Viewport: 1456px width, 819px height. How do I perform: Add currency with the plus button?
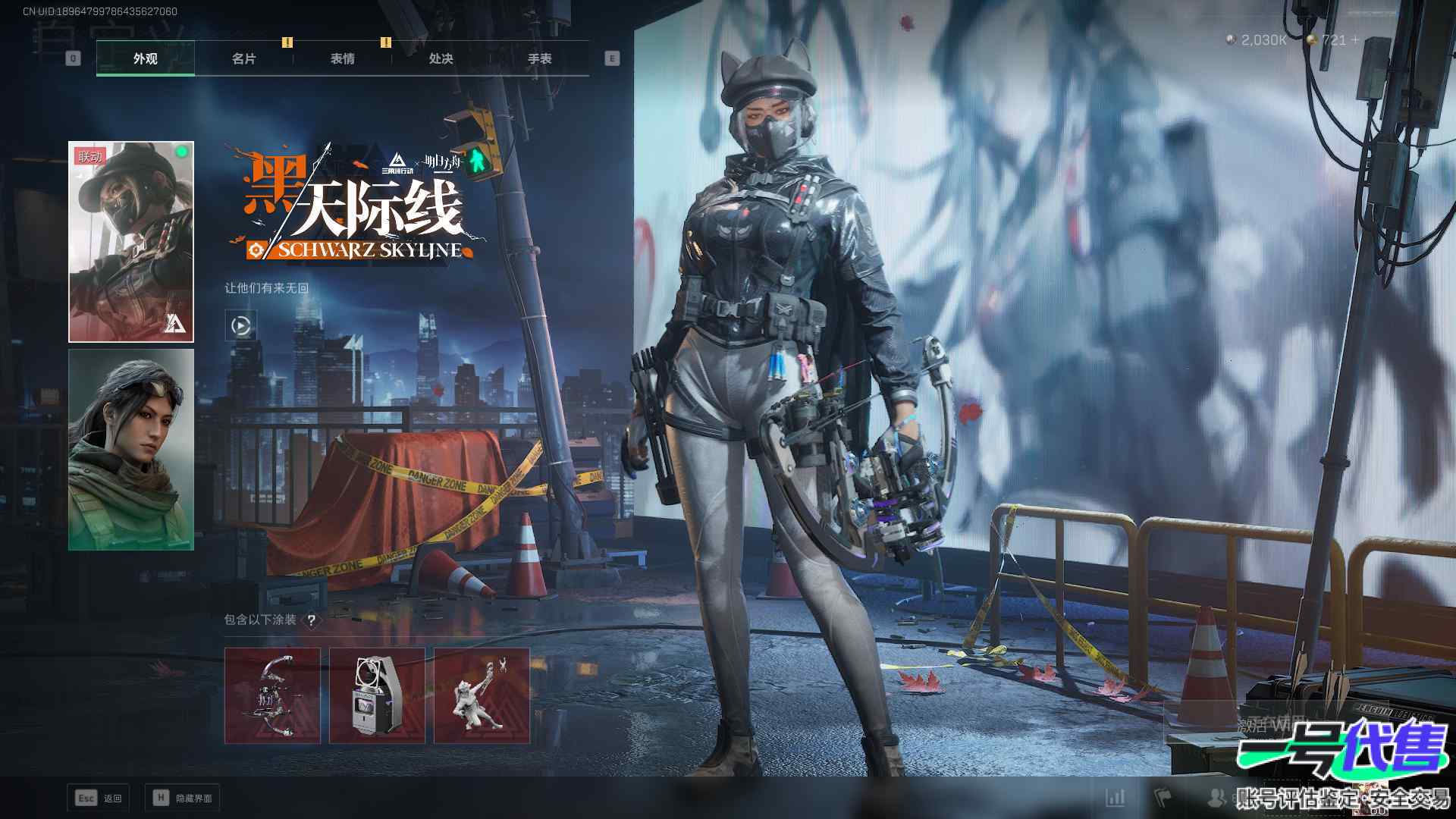coord(1355,39)
